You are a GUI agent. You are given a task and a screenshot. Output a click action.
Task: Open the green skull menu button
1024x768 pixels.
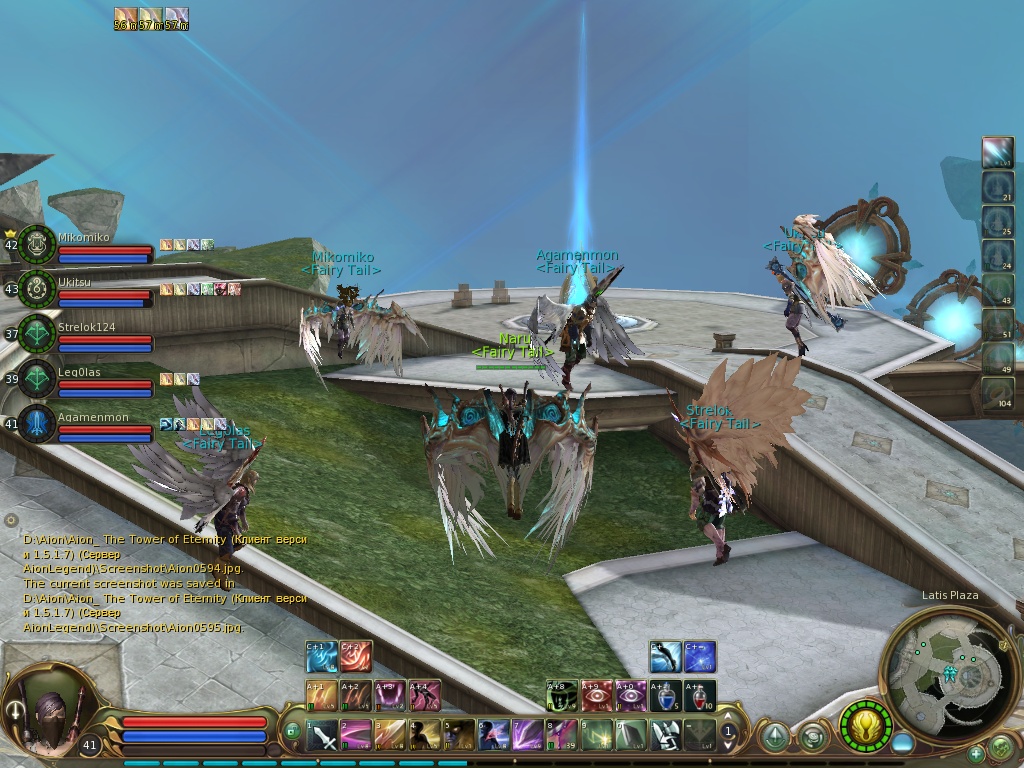click(1000, 747)
